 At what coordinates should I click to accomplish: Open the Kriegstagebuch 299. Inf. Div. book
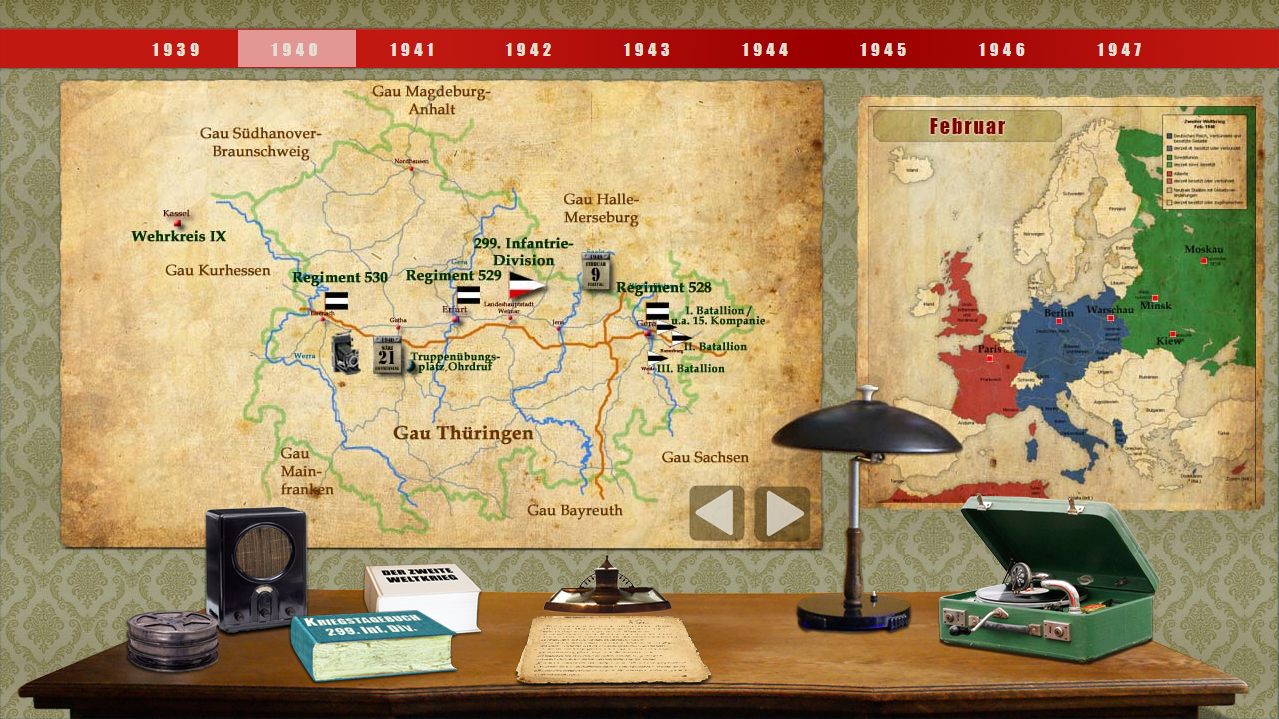(372, 645)
